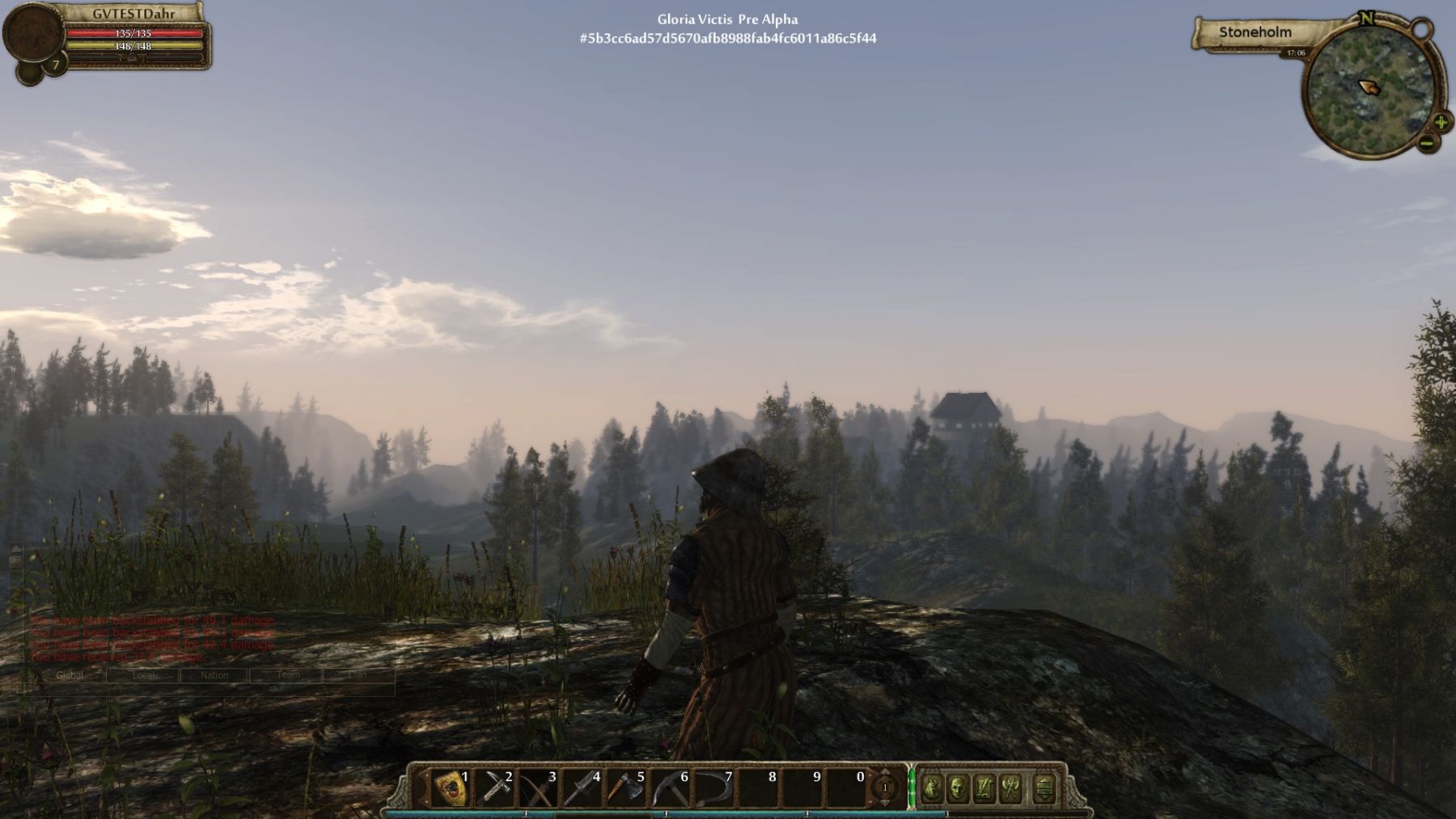Pick the sickle in hotbar slot 7
Image resolution: width=1456 pixels, height=819 pixels.
tap(713, 788)
